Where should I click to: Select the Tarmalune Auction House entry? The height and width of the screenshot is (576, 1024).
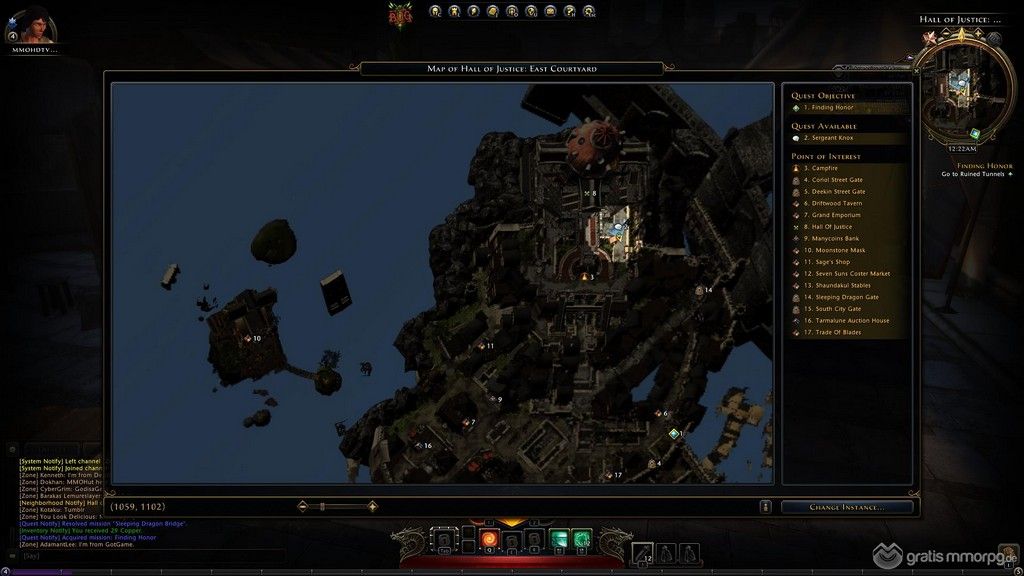848,320
